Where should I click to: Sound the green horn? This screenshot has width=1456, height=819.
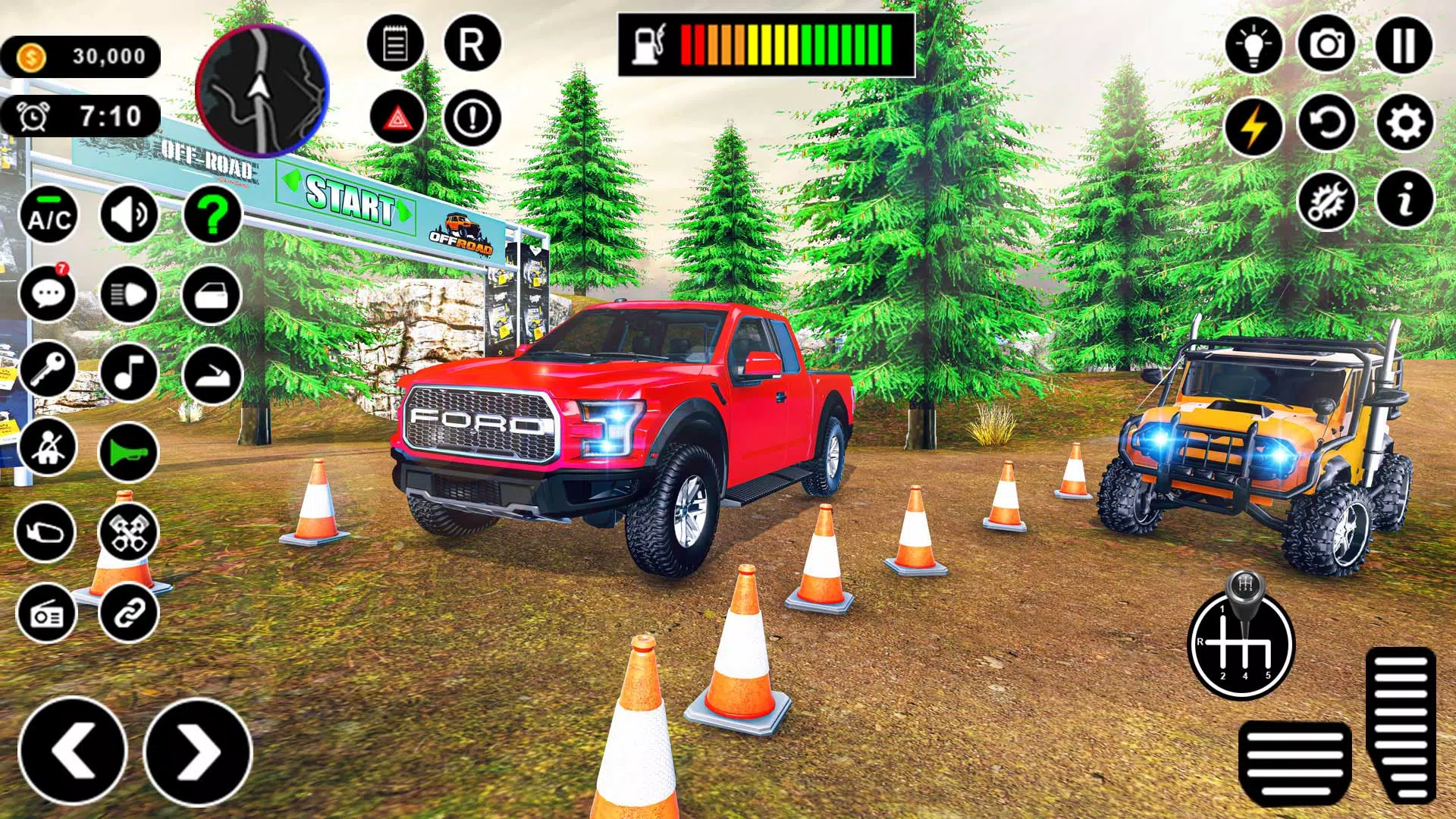click(x=127, y=453)
